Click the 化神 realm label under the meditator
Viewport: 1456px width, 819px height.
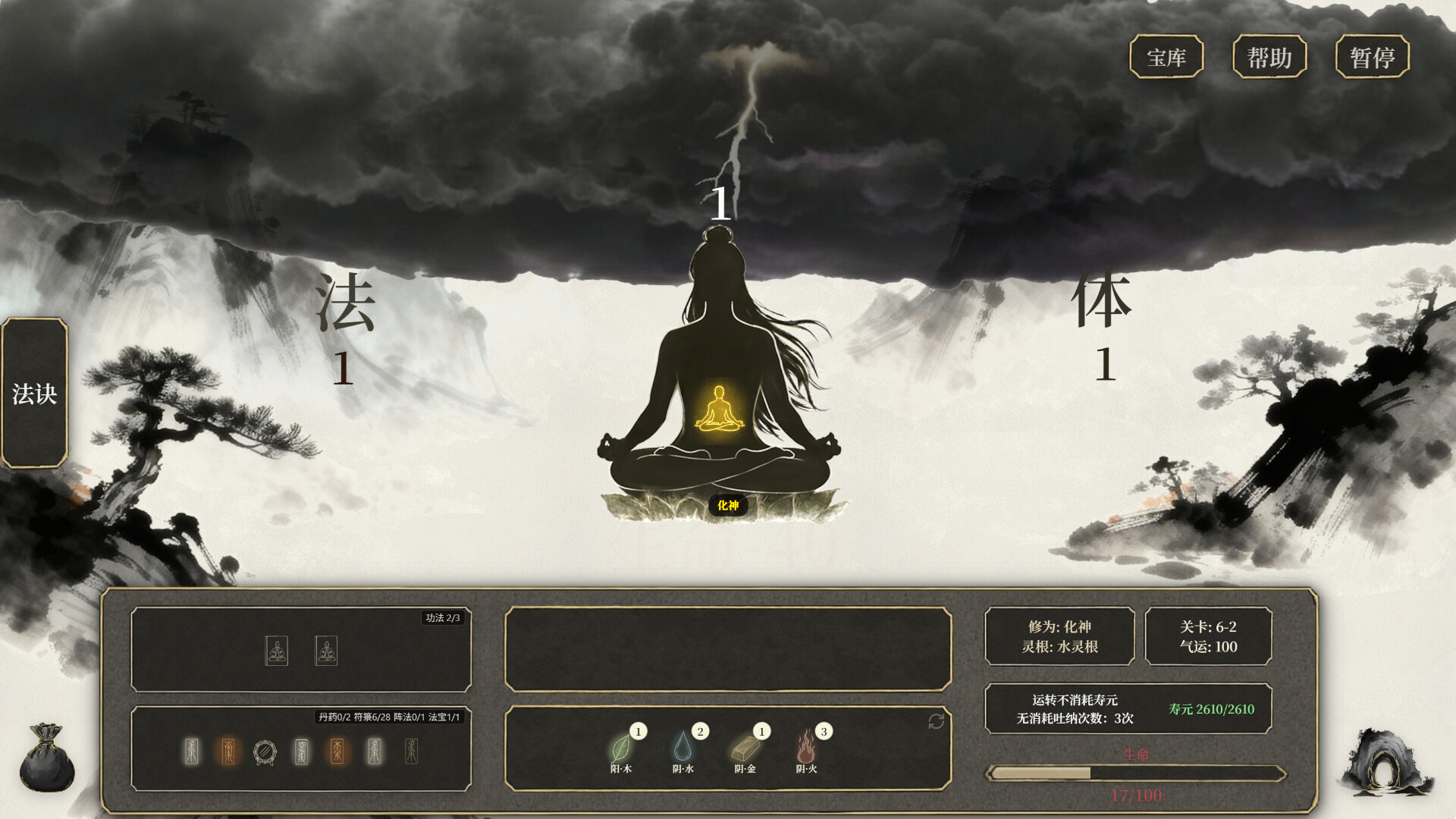pyautogui.click(x=727, y=506)
